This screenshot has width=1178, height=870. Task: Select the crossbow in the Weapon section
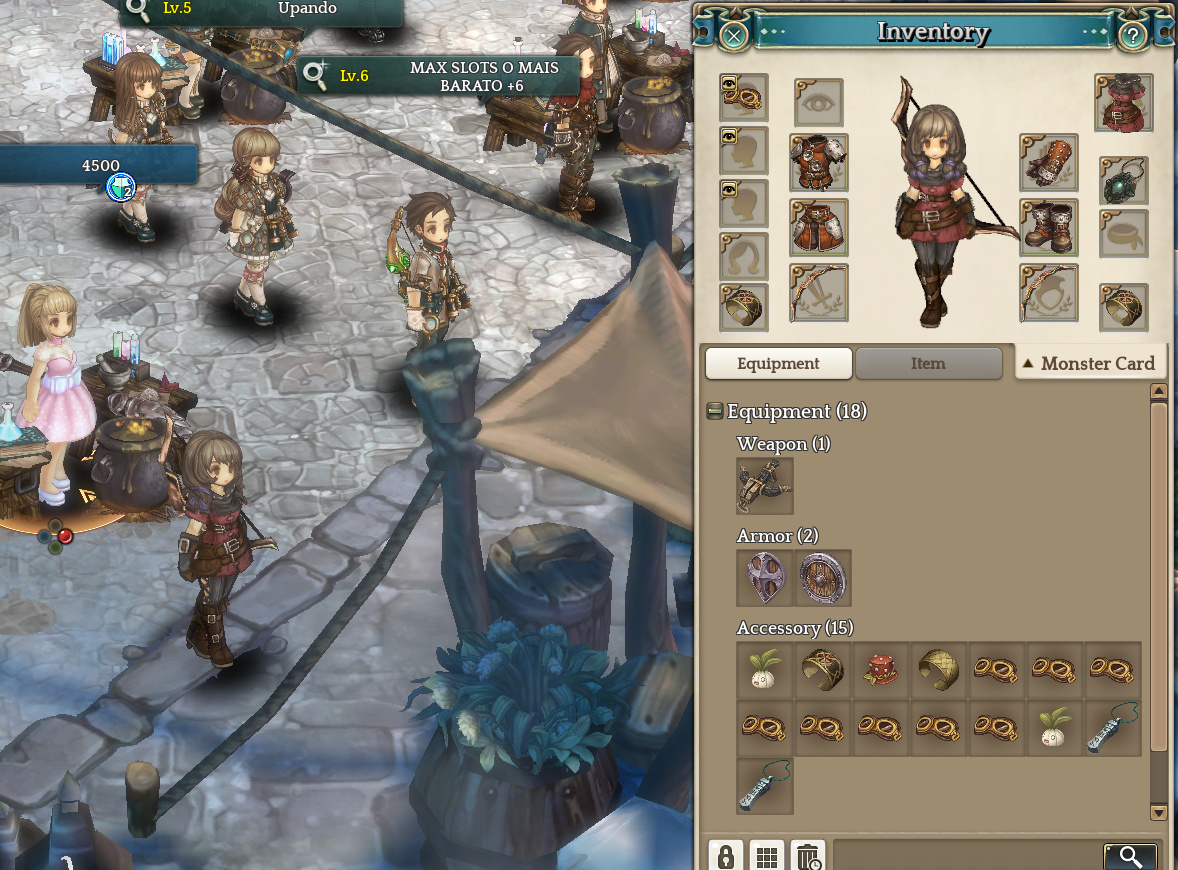coord(765,486)
